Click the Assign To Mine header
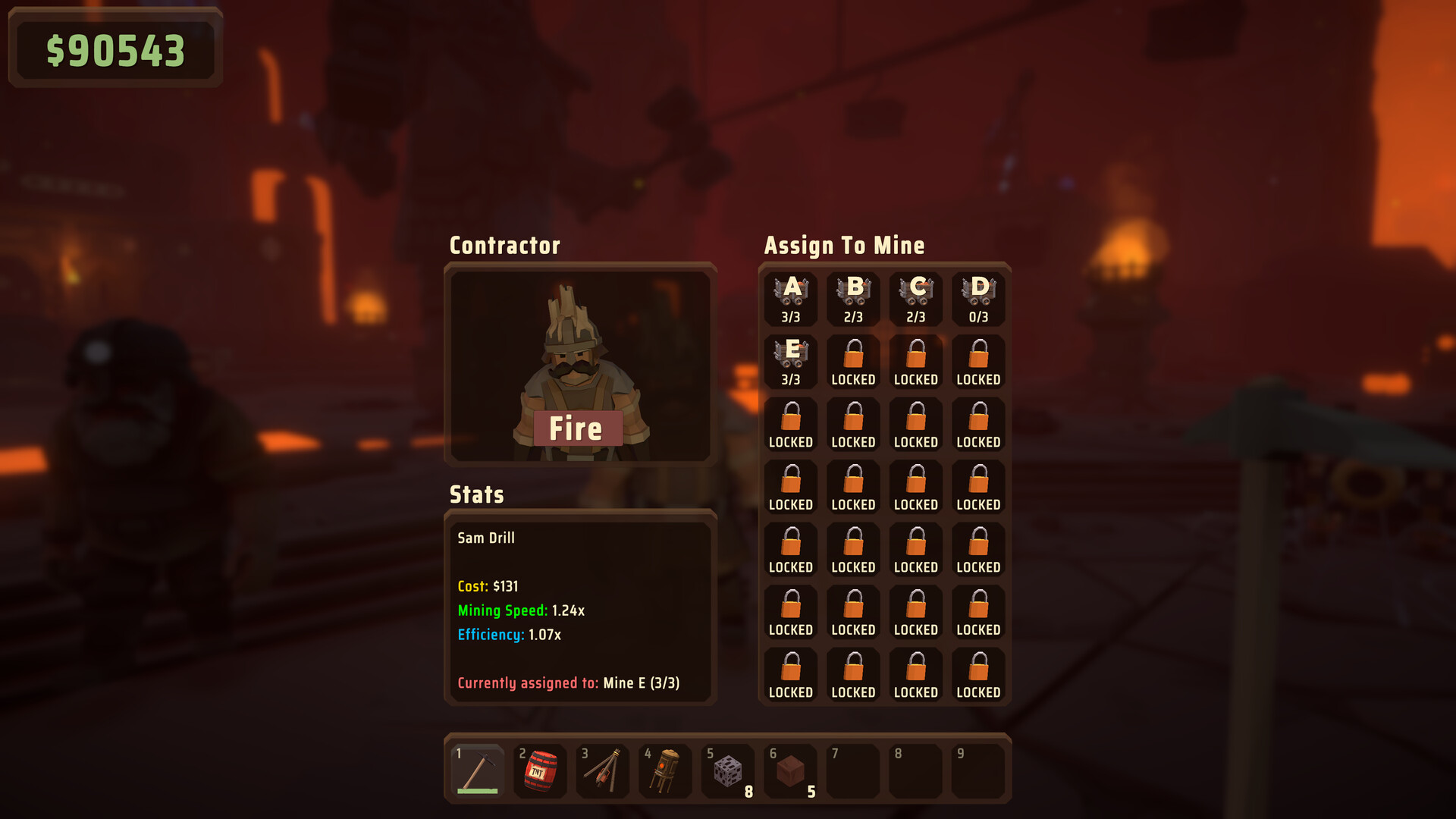 [844, 245]
